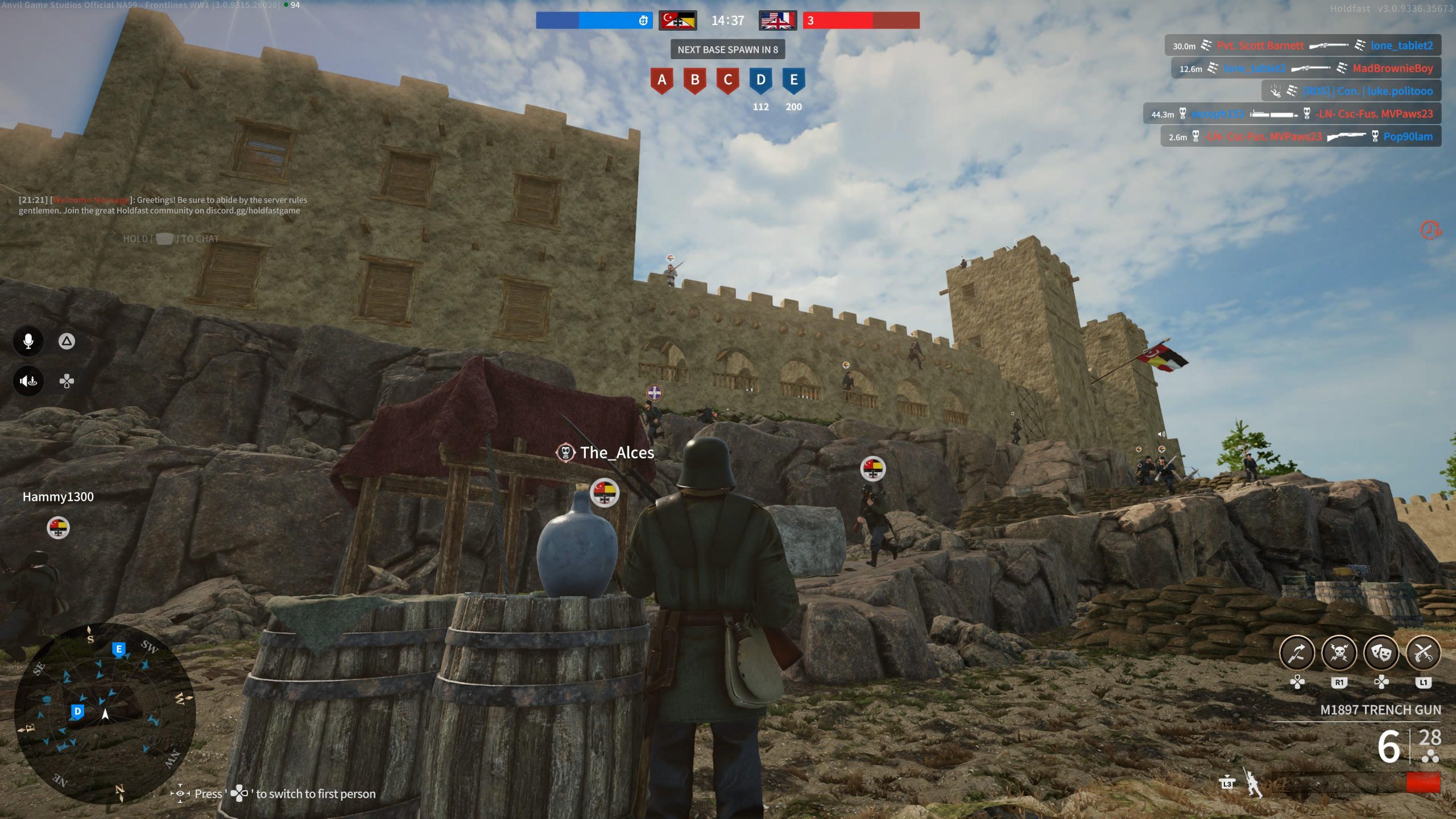Select capture point B flag
The width and height of the screenshot is (1456, 819).
coord(694,80)
